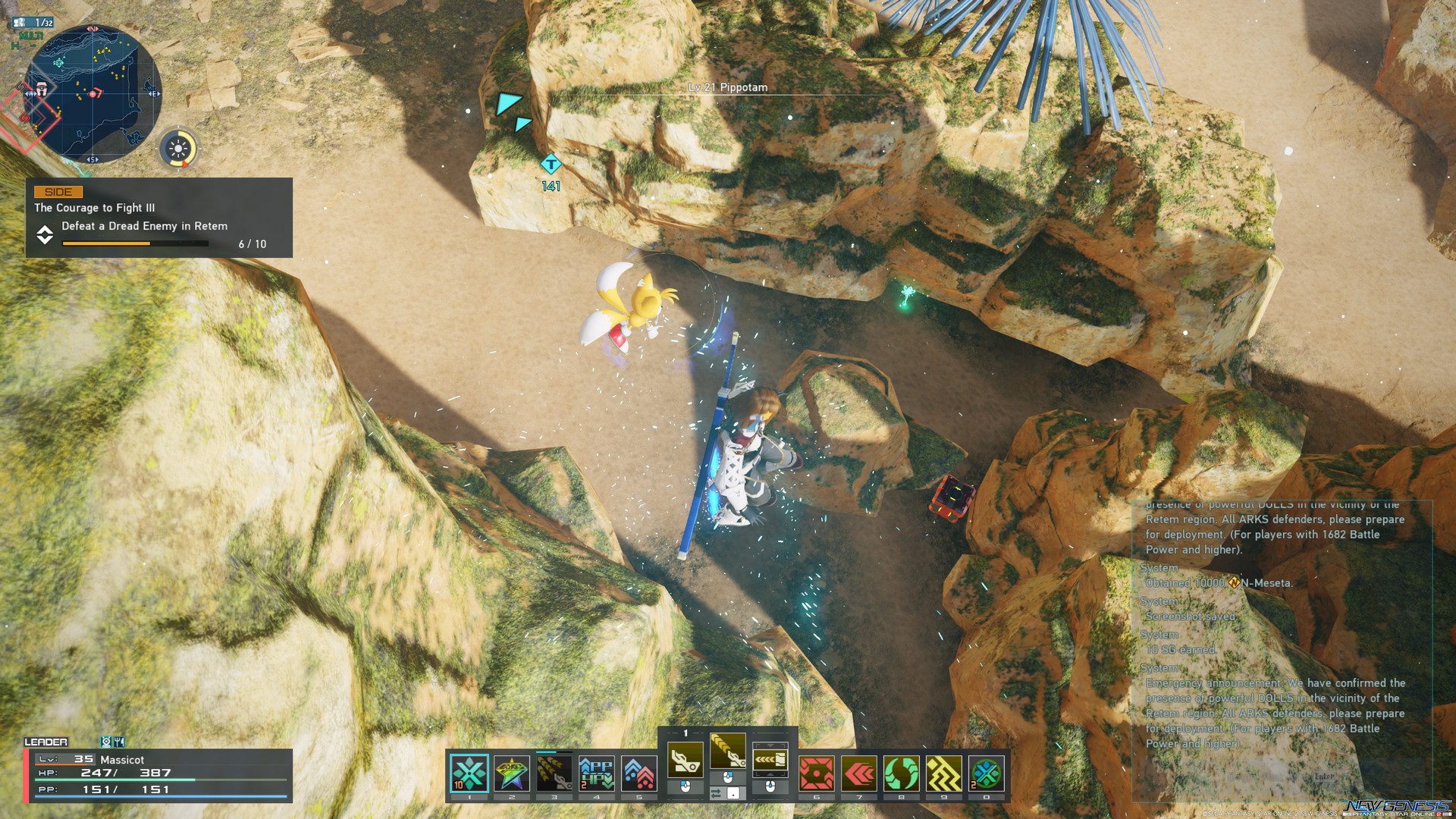Click the yellow chevron skill icon in slot 9
Image resolution: width=1456 pixels, height=819 pixels.
pyautogui.click(x=945, y=772)
